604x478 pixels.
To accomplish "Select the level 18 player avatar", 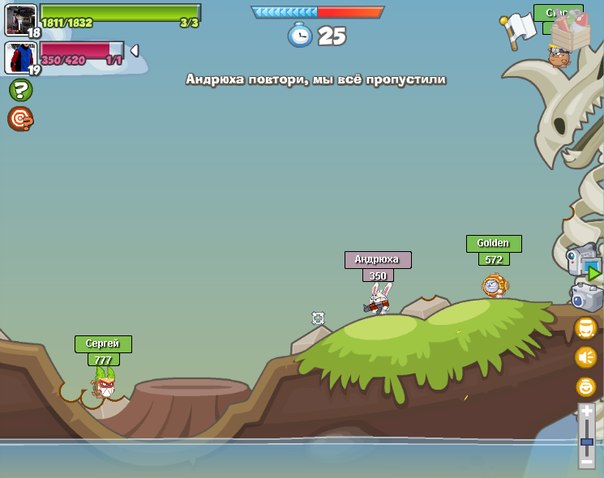I will [20, 19].
